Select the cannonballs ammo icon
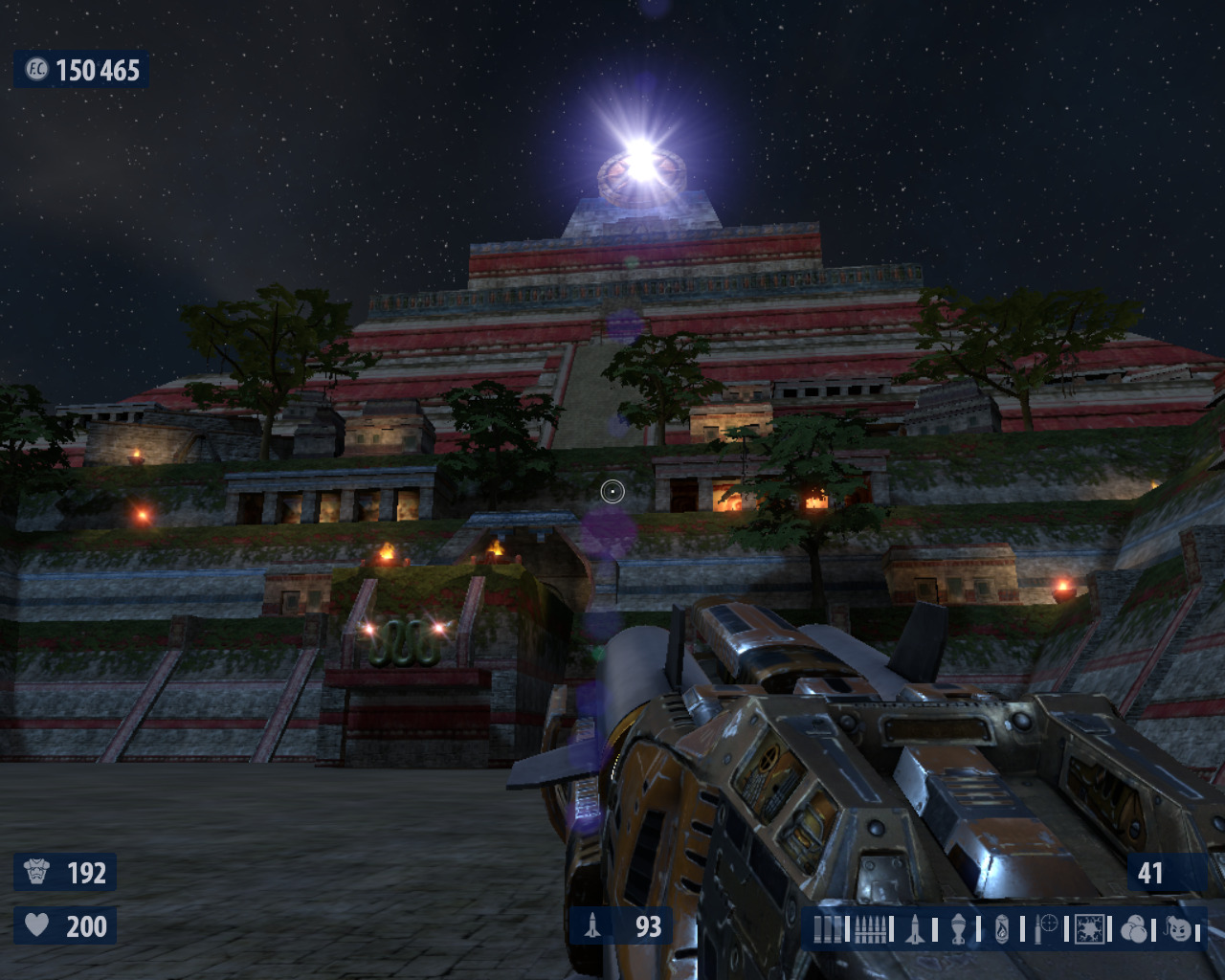 coord(1135,929)
